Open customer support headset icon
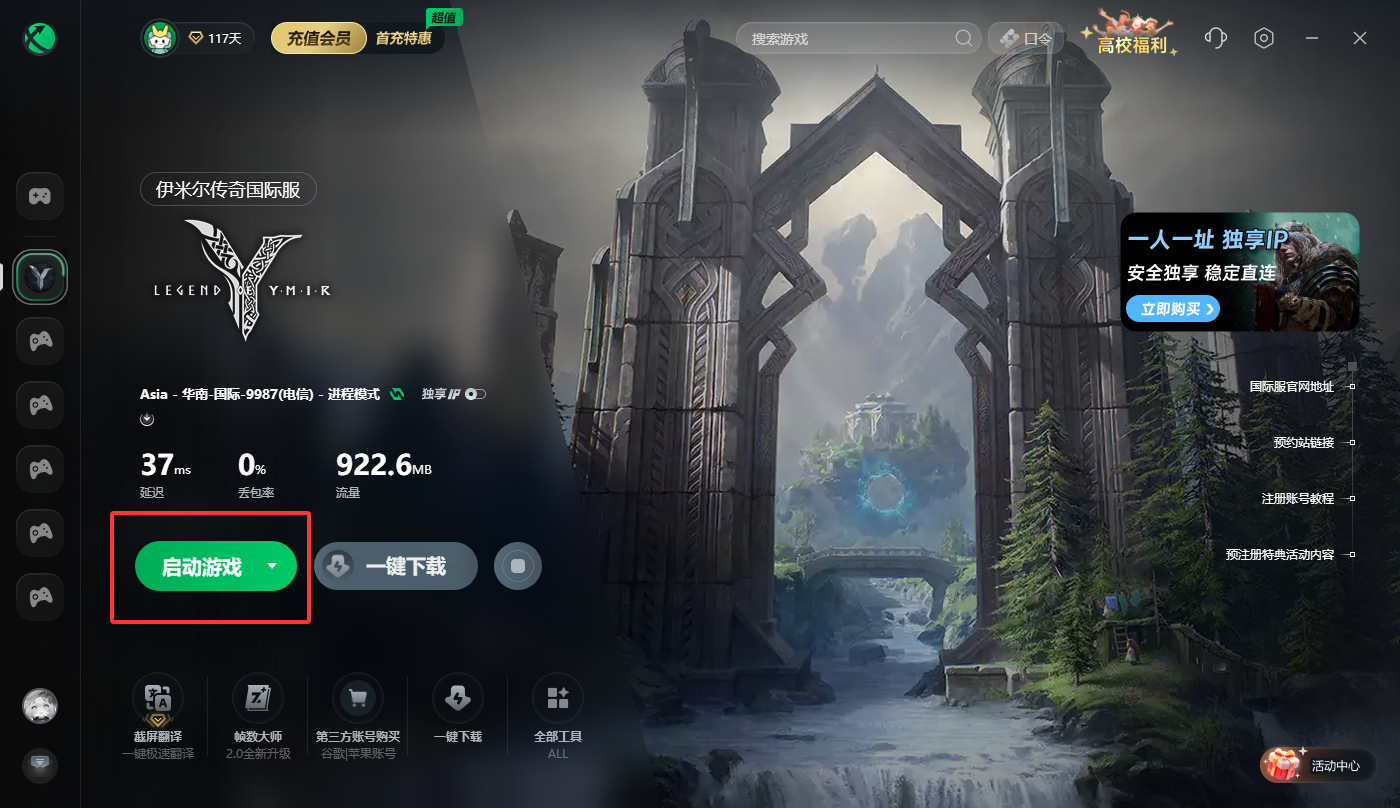 [1216, 38]
